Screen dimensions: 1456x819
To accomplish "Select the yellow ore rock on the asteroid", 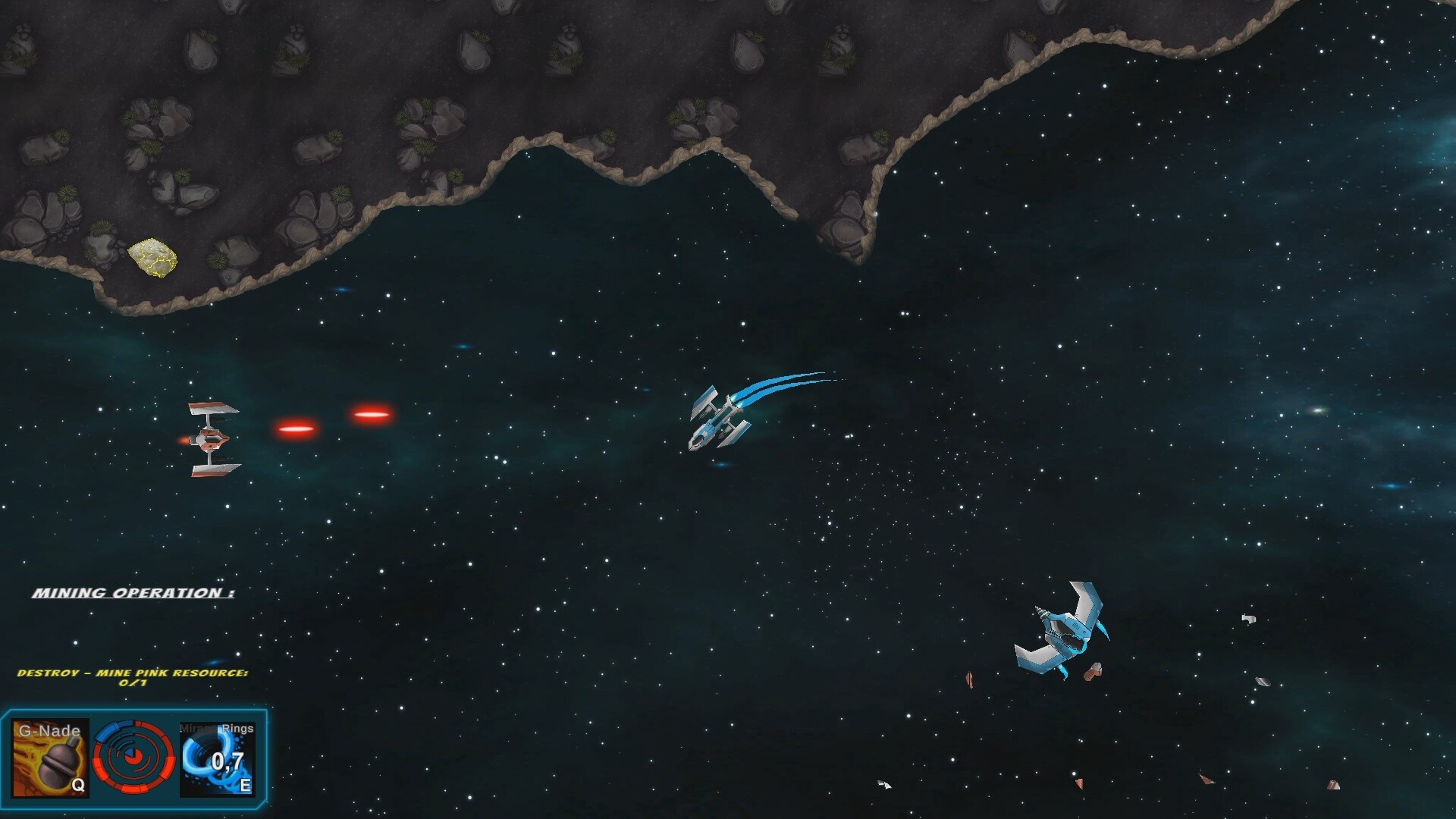I will 154,258.
